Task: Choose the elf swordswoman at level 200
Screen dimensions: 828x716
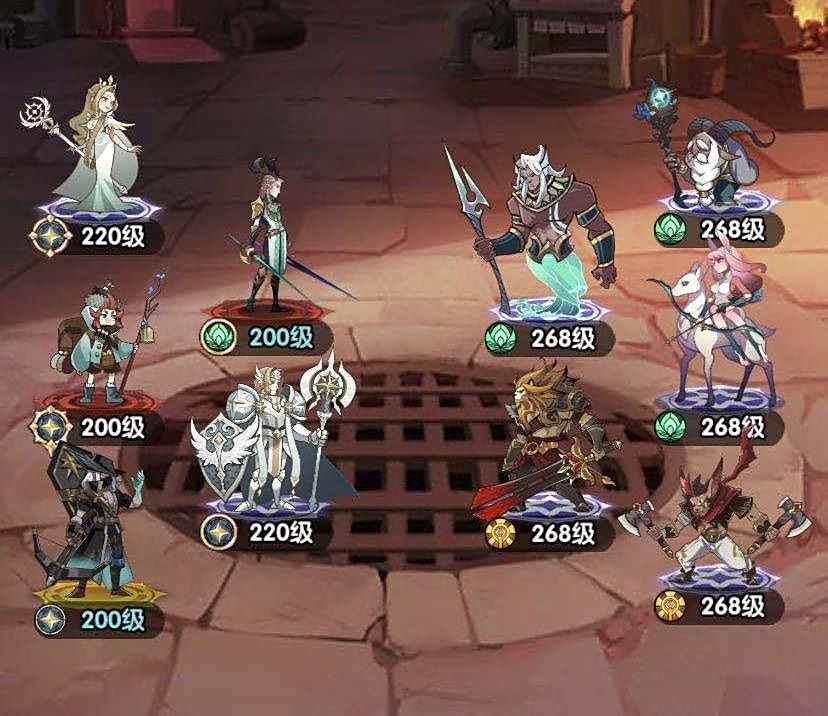Action: pos(267,237)
